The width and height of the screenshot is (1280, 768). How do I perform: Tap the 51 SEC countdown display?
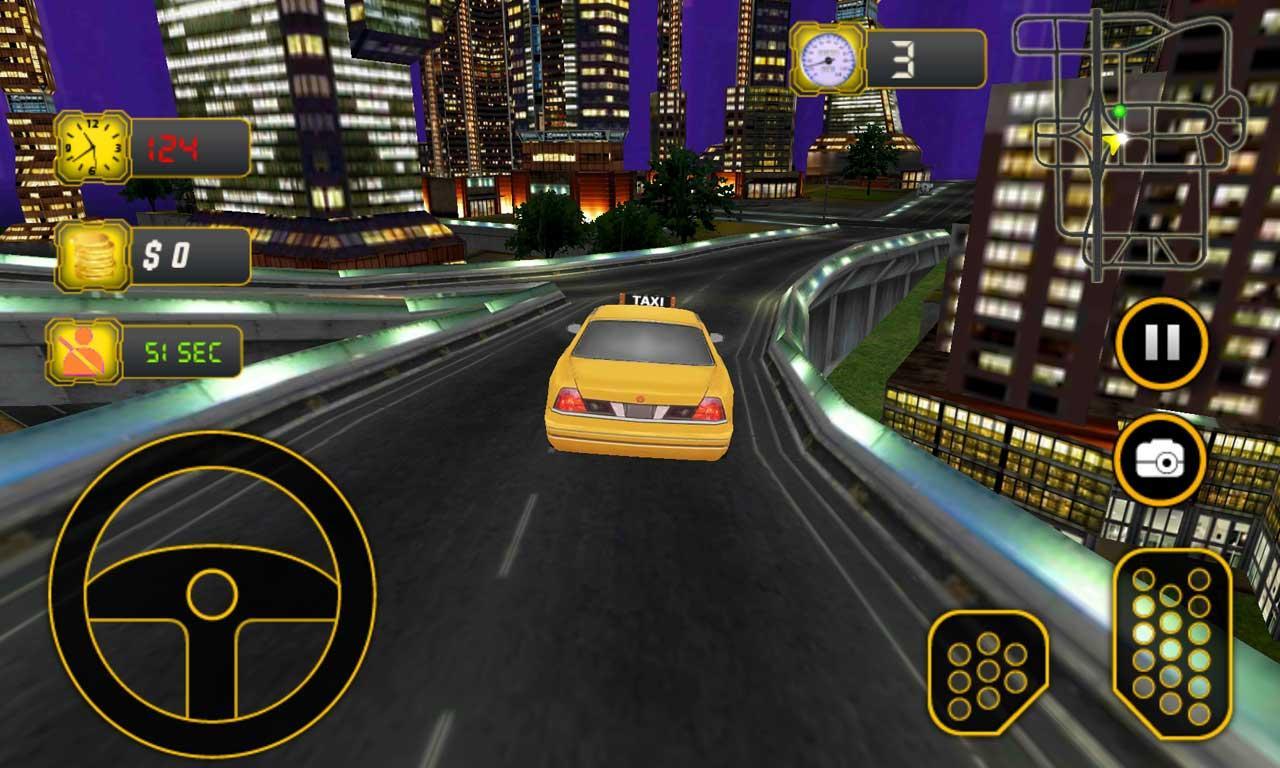click(x=185, y=352)
